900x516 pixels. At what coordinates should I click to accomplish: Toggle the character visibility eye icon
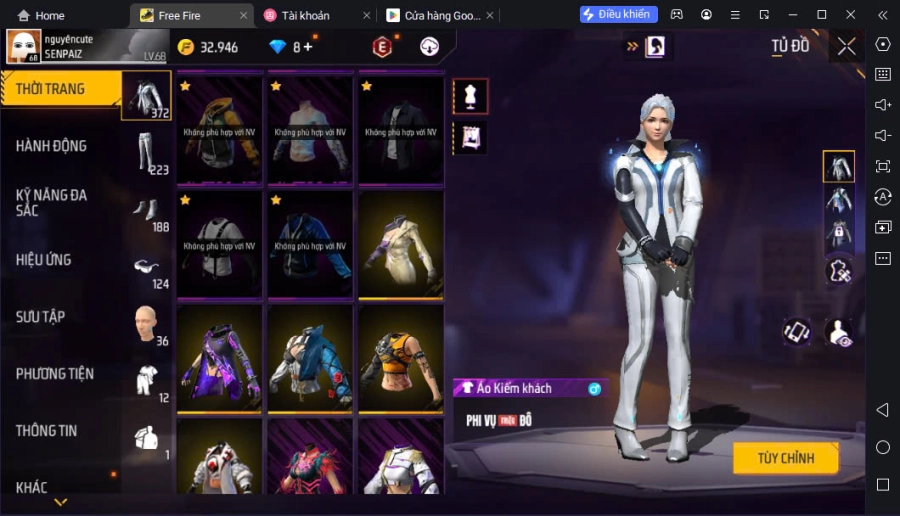point(840,333)
